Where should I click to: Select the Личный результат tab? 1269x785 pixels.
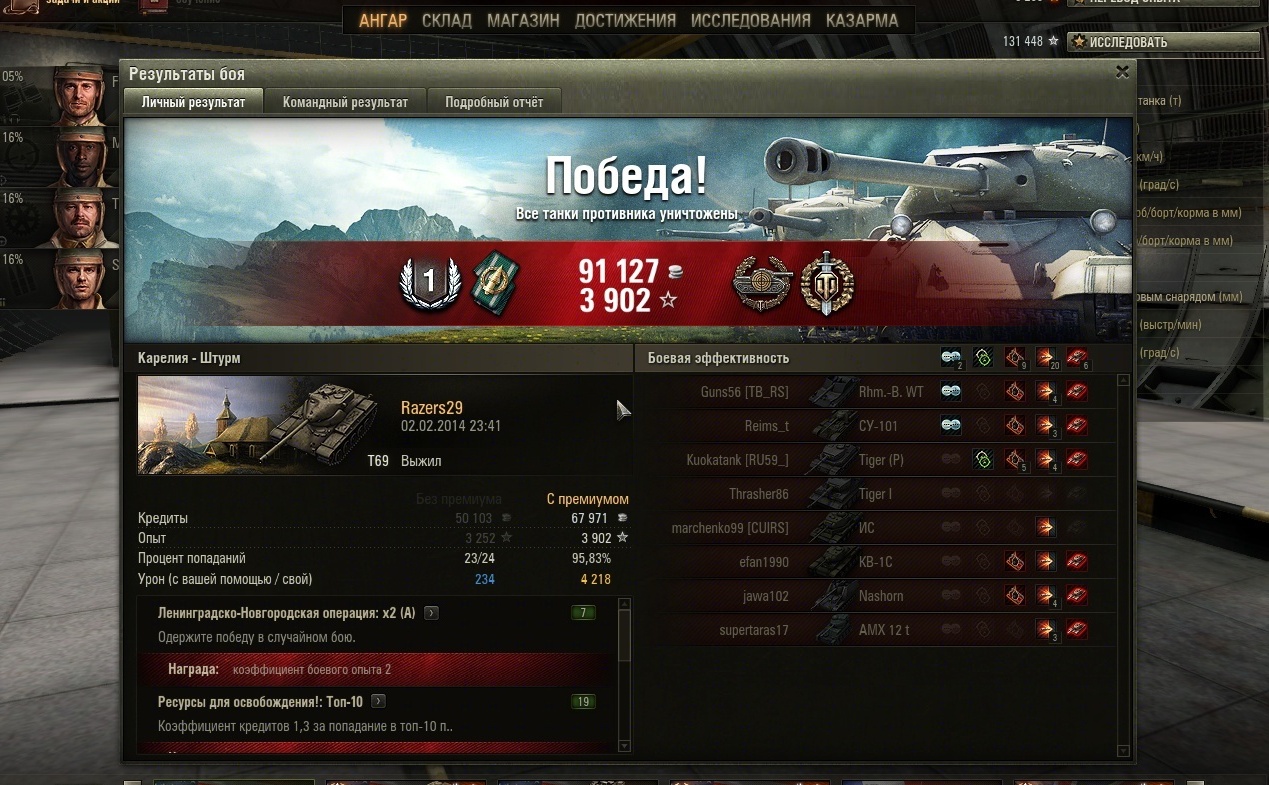click(193, 102)
